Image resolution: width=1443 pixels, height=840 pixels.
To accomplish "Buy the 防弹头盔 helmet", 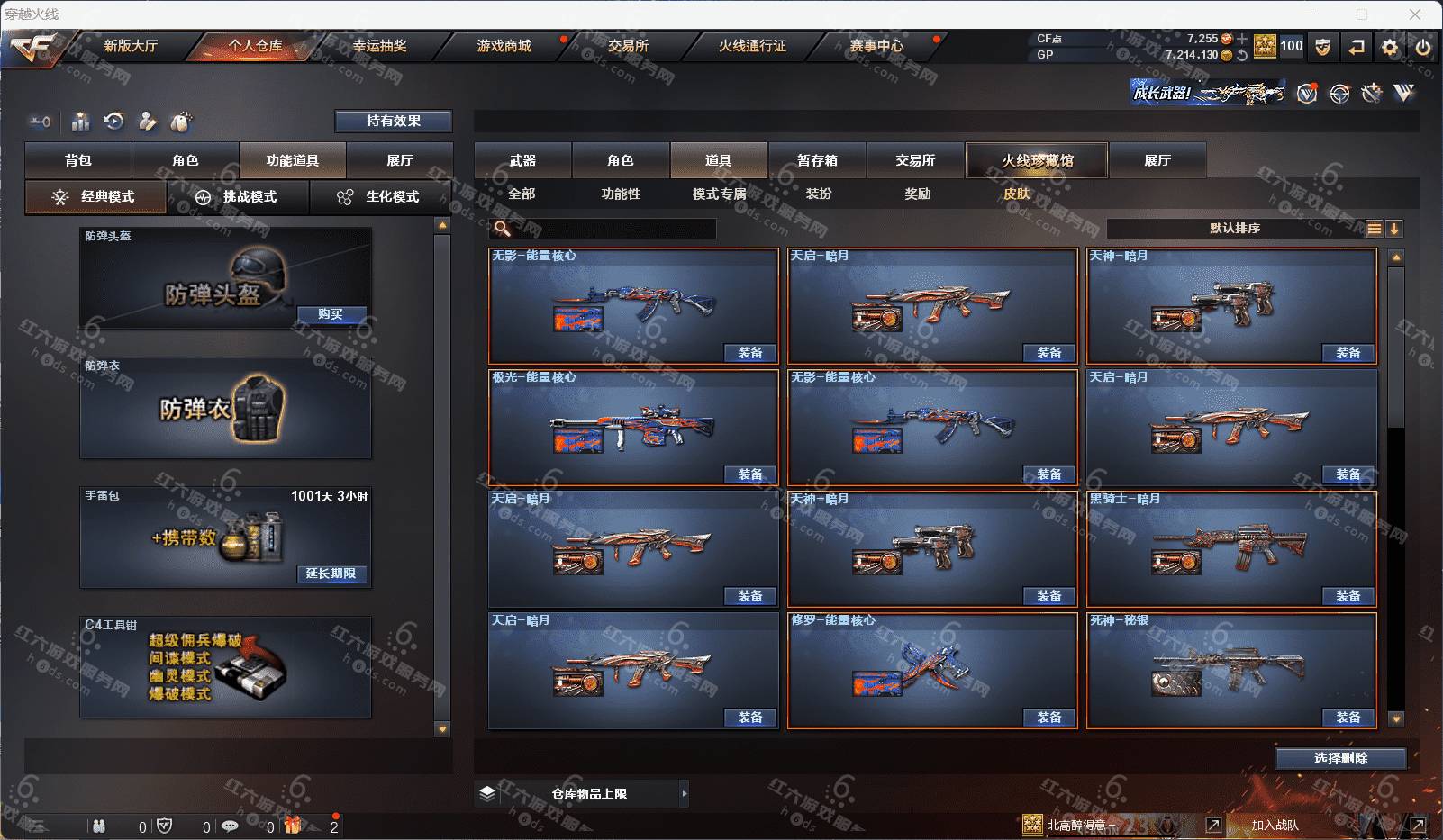I will pos(331,314).
